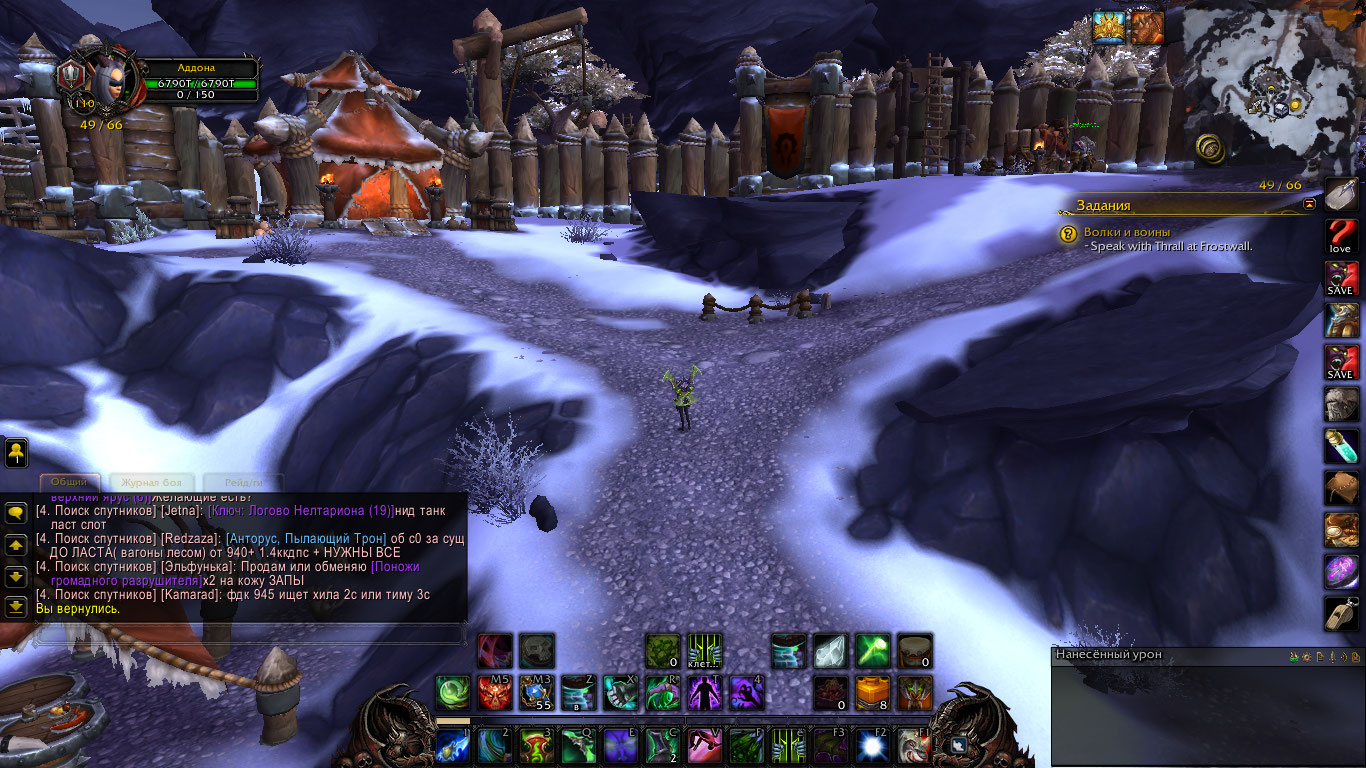The height and width of the screenshot is (768, 1366).
Task: Use the orange crate item with count 8
Action: click(x=872, y=692)
